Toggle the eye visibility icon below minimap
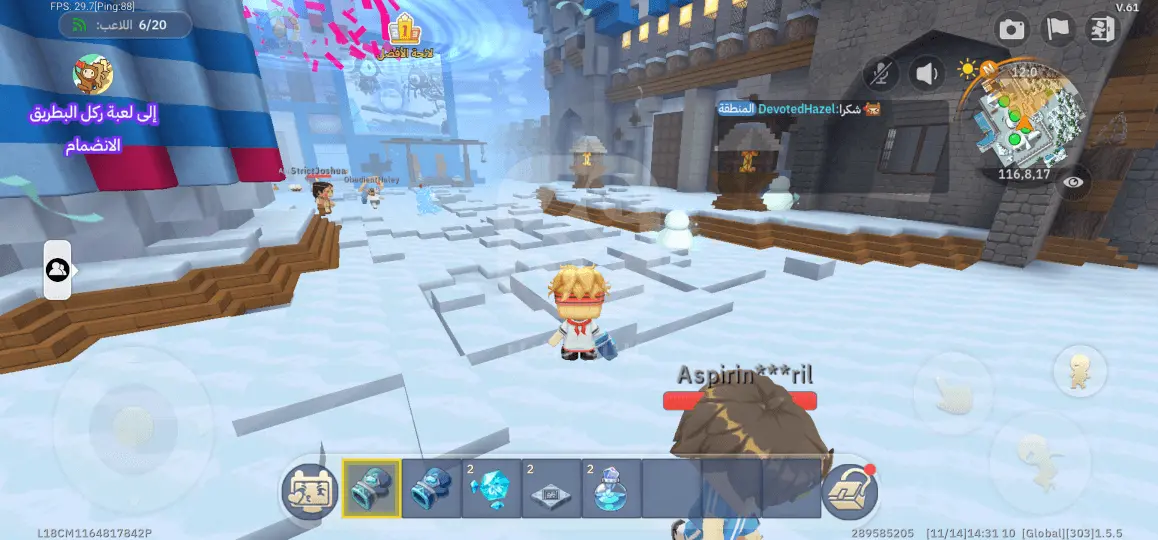Screen dimensions: 1158x540 click(1073, 182)
